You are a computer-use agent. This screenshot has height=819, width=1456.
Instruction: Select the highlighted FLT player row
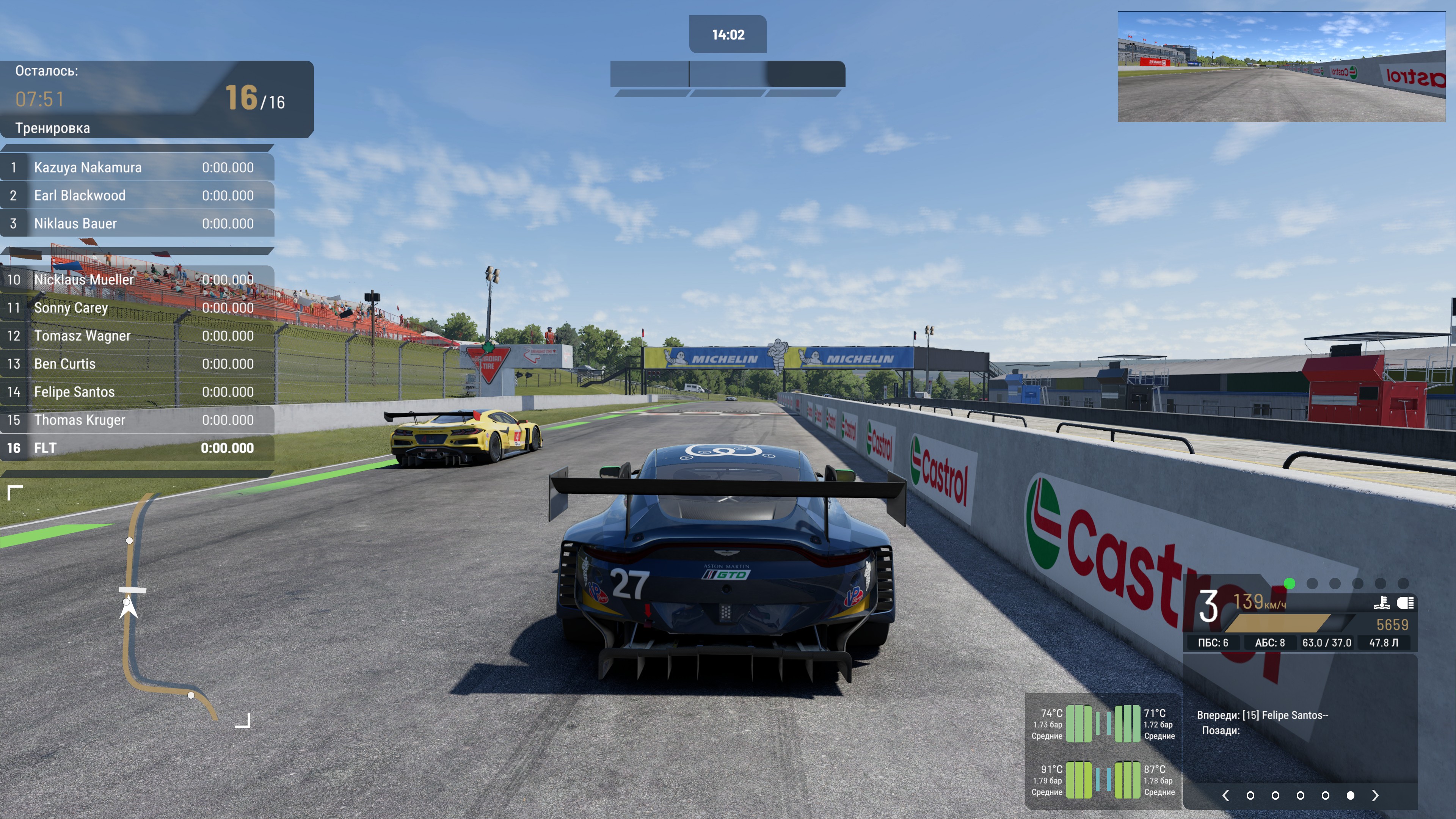click(x=137, y=448)
